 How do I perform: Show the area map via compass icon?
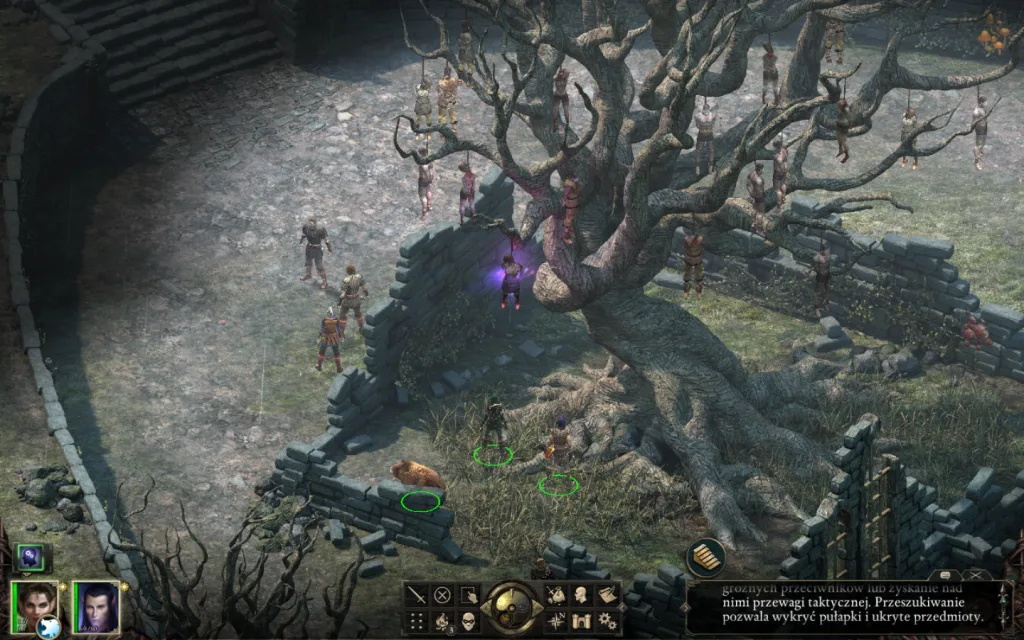[x=556, y=621]
